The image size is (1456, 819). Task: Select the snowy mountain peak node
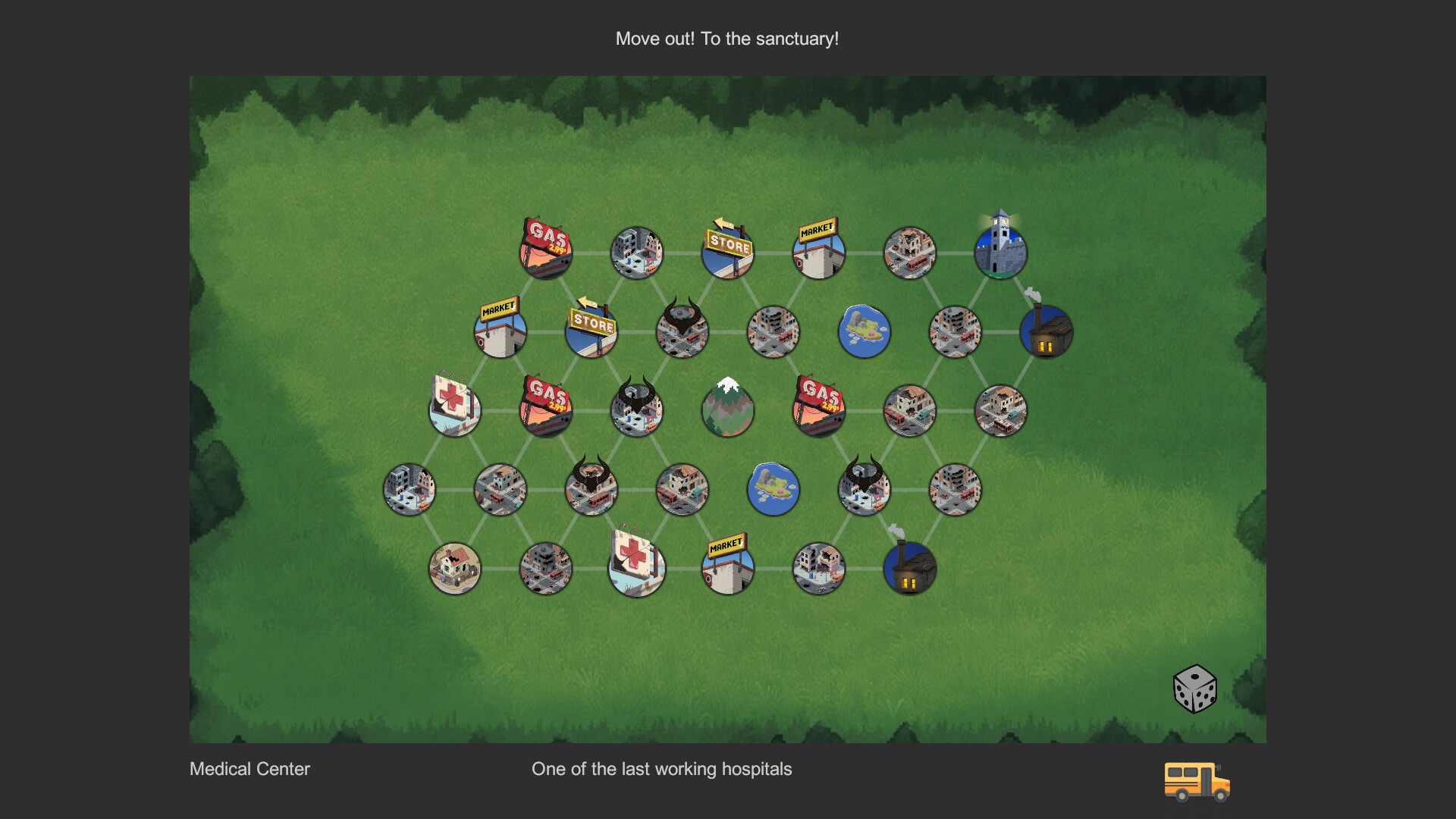point(727,409)
